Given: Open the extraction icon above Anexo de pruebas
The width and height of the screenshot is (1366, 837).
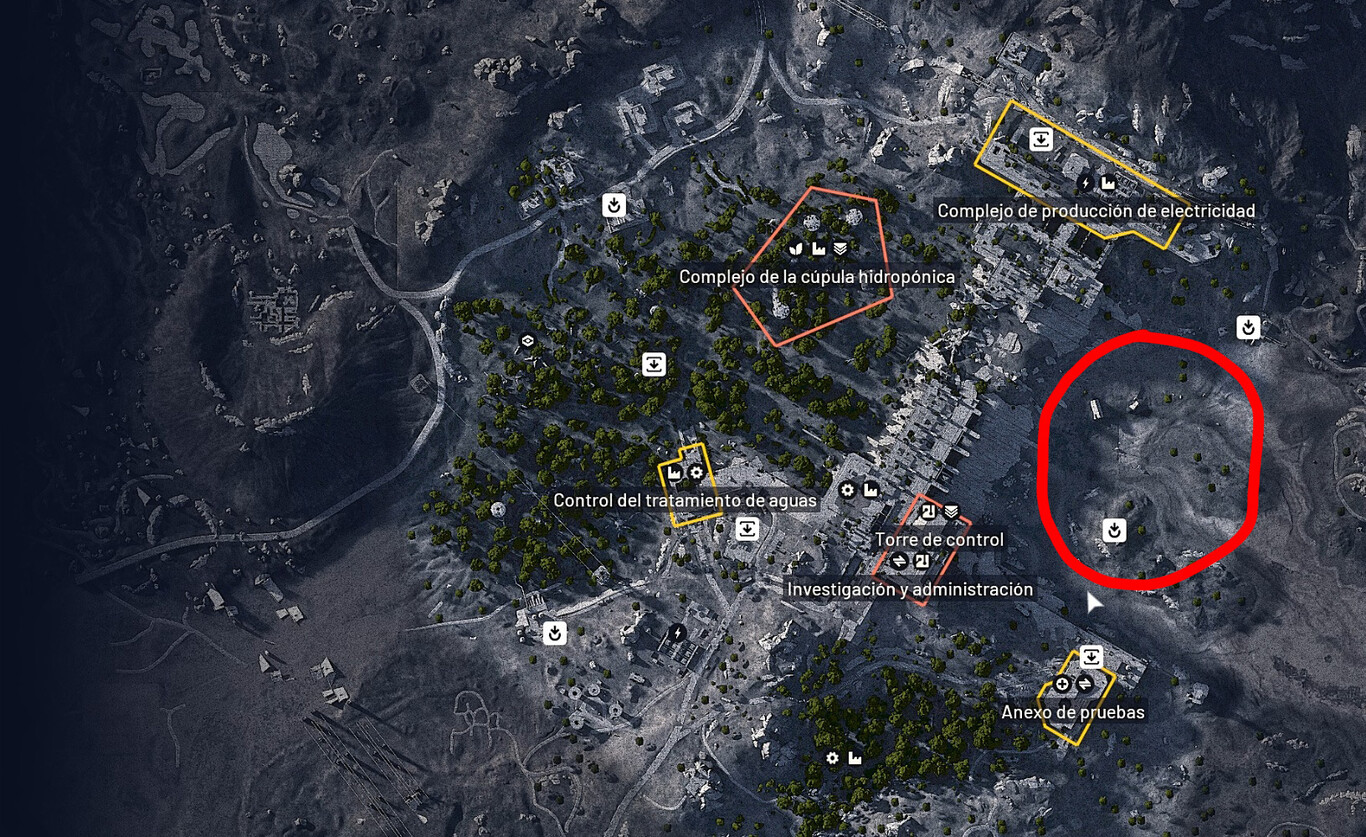Looking at the screenshot, I should [x=1092, y=657].
